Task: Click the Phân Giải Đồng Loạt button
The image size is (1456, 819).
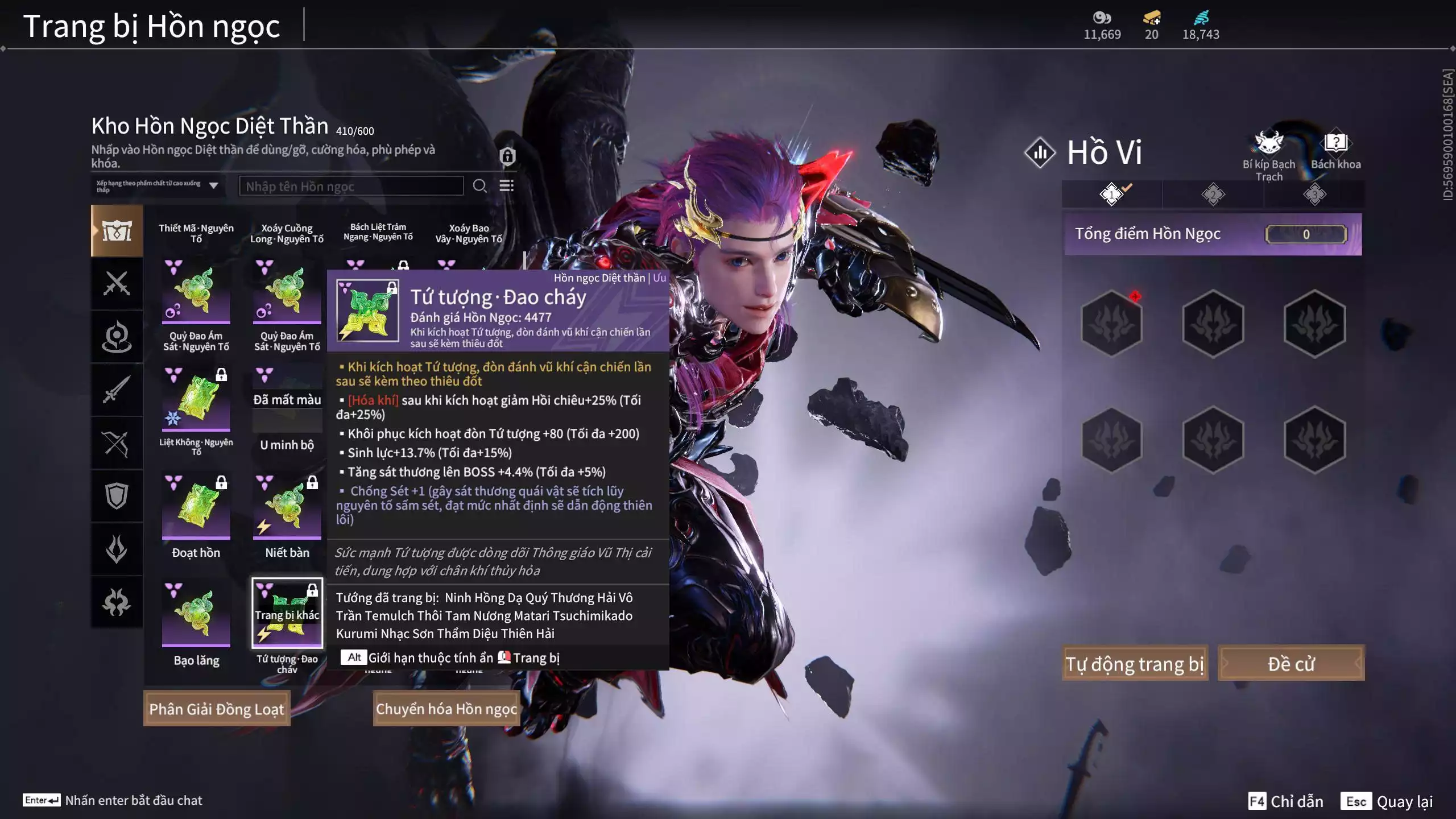Action: click(217, 709)
